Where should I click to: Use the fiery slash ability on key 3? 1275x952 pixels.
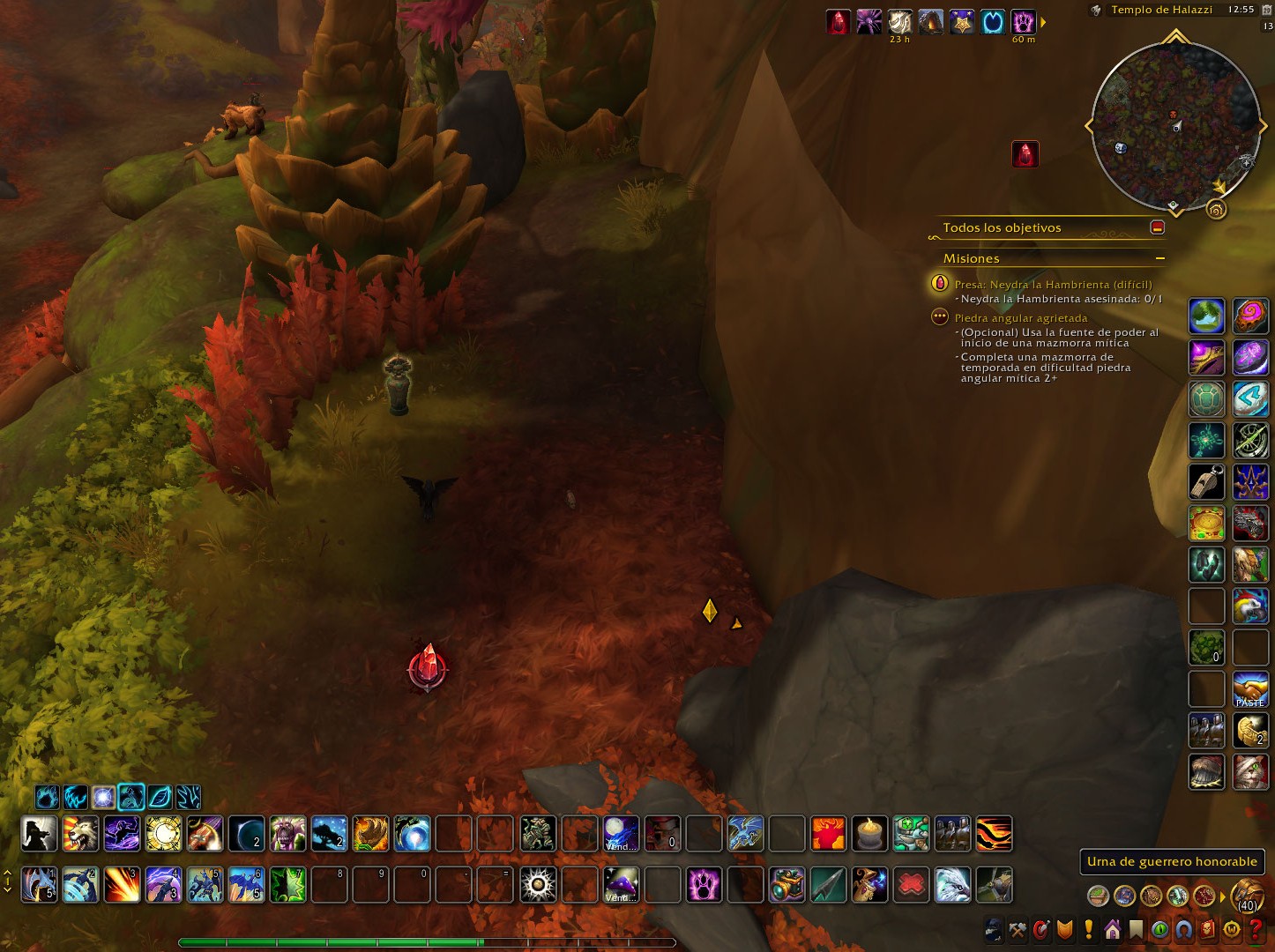122,885
